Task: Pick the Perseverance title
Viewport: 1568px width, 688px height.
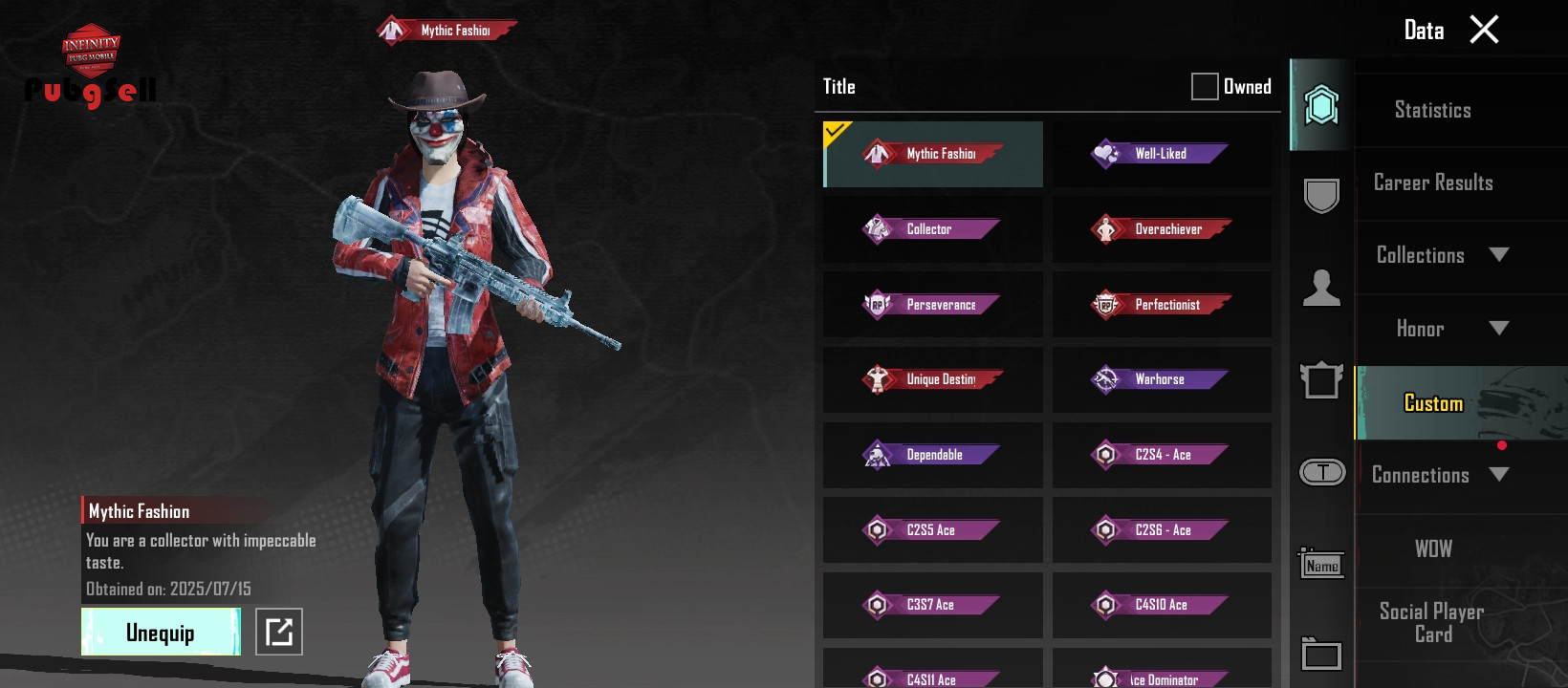Action: click(x=932, y=305)
